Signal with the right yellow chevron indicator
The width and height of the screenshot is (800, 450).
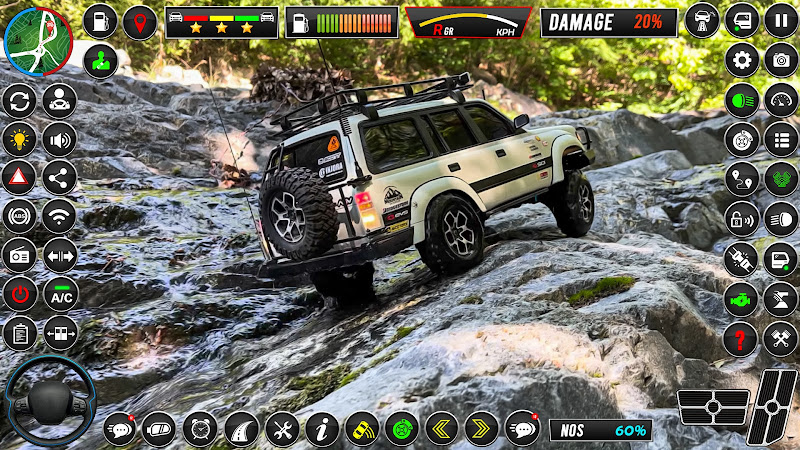481,429
